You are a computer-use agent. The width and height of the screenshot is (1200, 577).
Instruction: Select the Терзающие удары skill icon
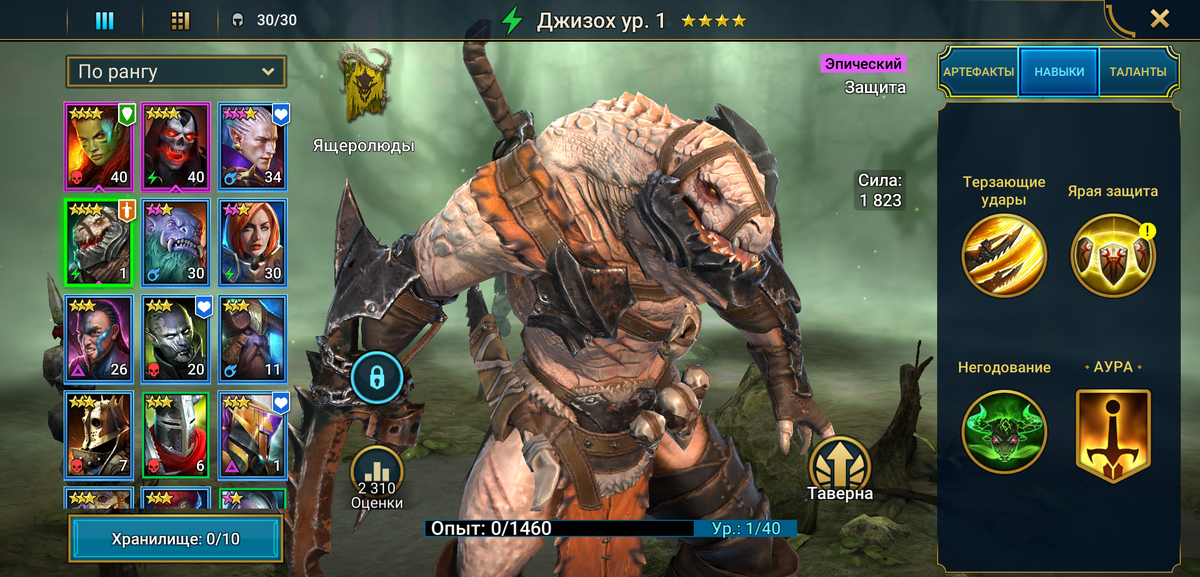[x=1004, y=256]
